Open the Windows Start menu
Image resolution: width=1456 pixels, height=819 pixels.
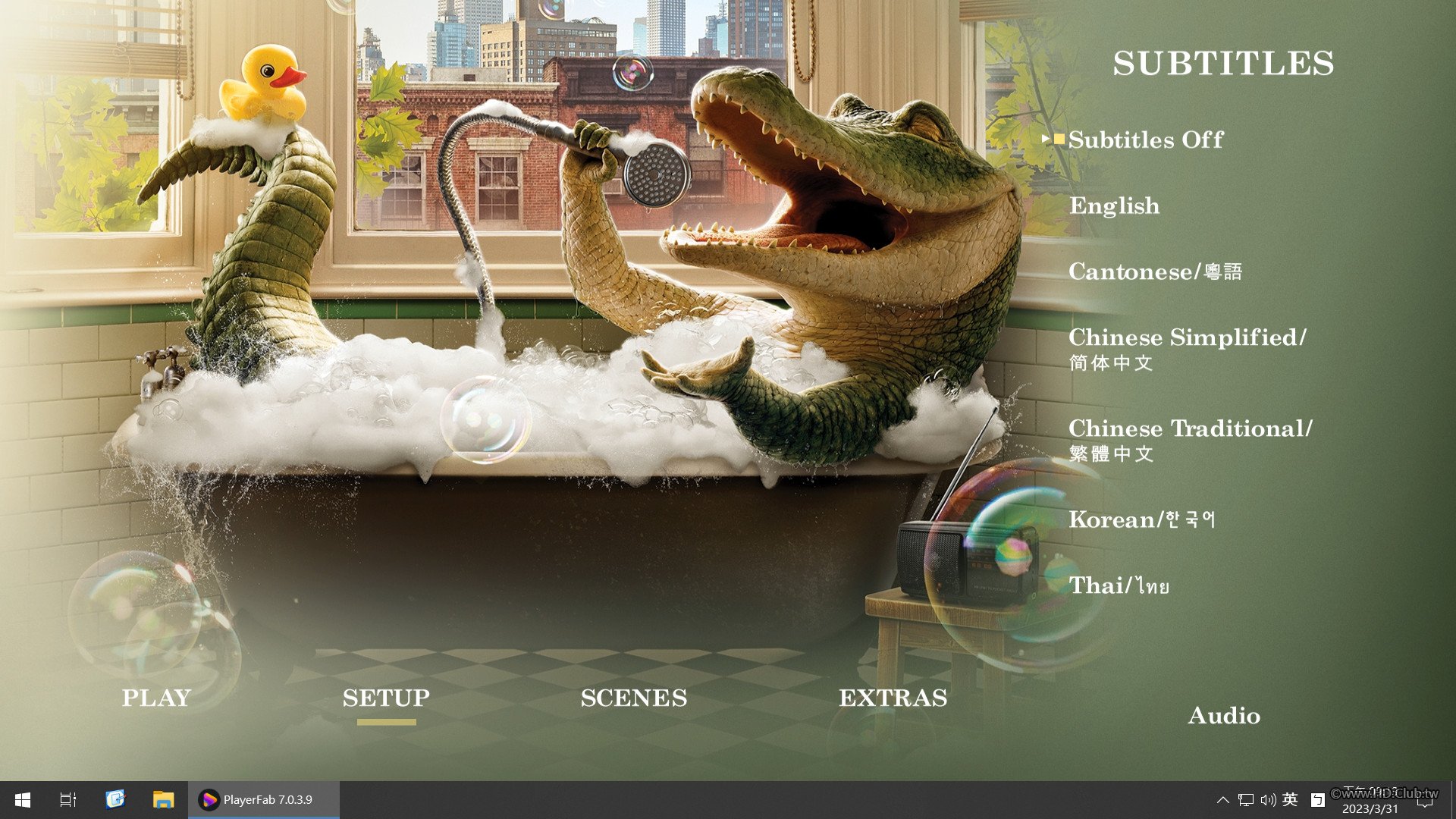click(23, 799)
